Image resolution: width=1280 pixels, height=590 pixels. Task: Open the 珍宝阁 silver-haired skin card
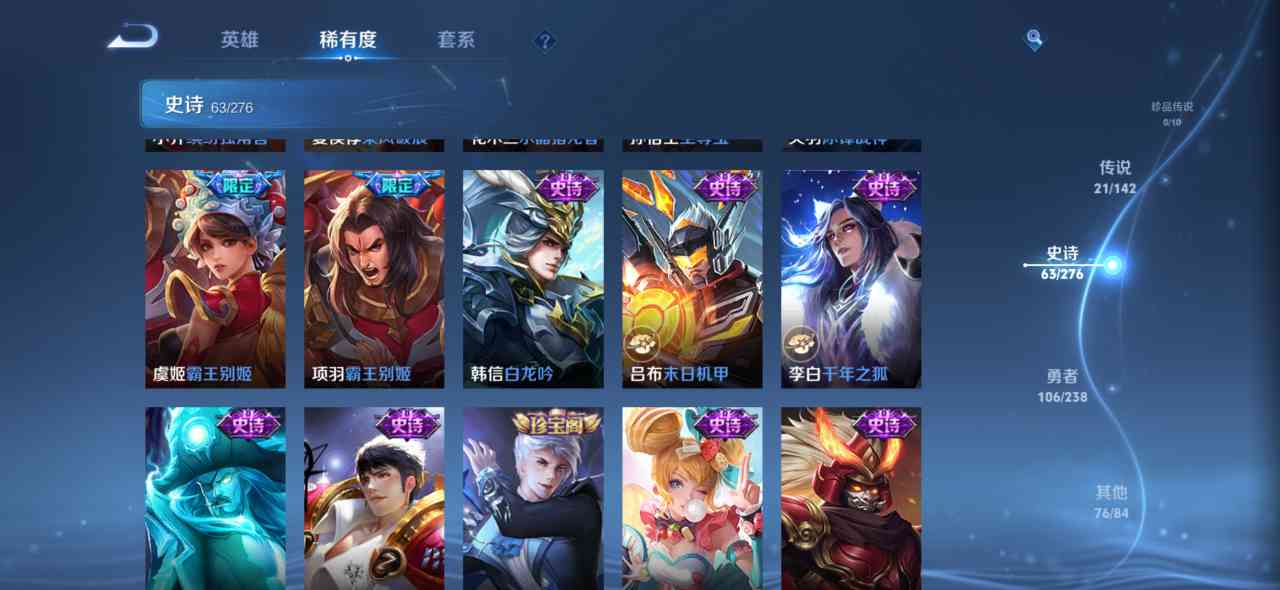533,498
